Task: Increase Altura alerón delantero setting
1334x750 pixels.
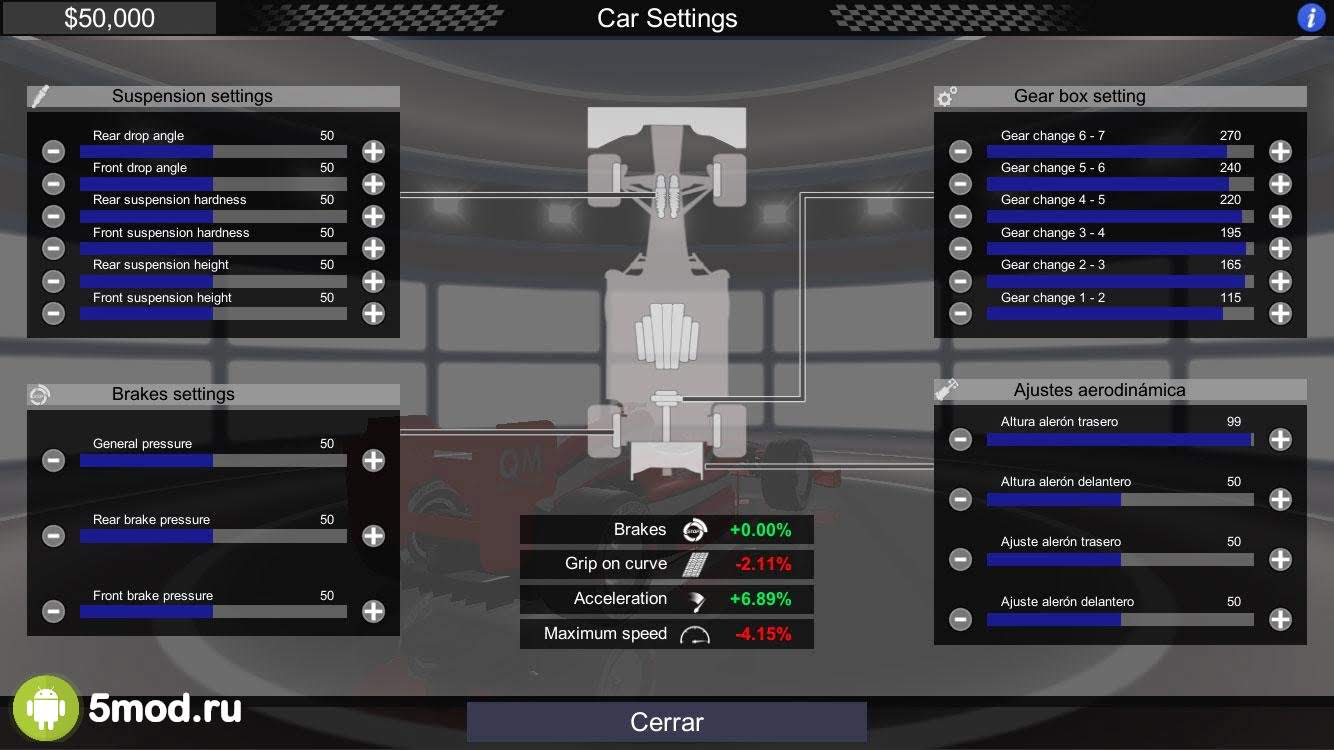Action: [x=1280, y=499]
